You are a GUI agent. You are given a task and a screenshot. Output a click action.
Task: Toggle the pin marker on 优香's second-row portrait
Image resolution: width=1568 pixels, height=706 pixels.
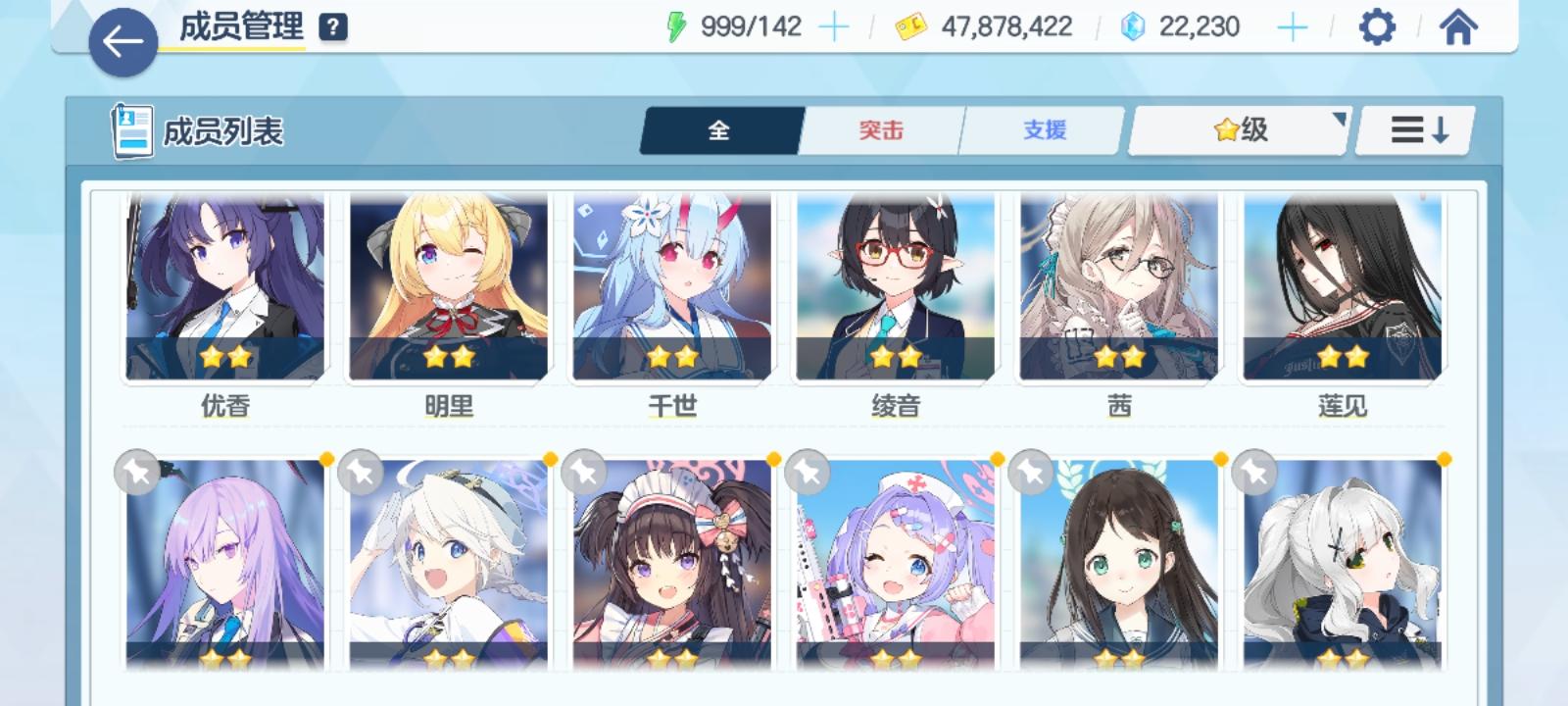pyautogui.click(x=136, y=475)
